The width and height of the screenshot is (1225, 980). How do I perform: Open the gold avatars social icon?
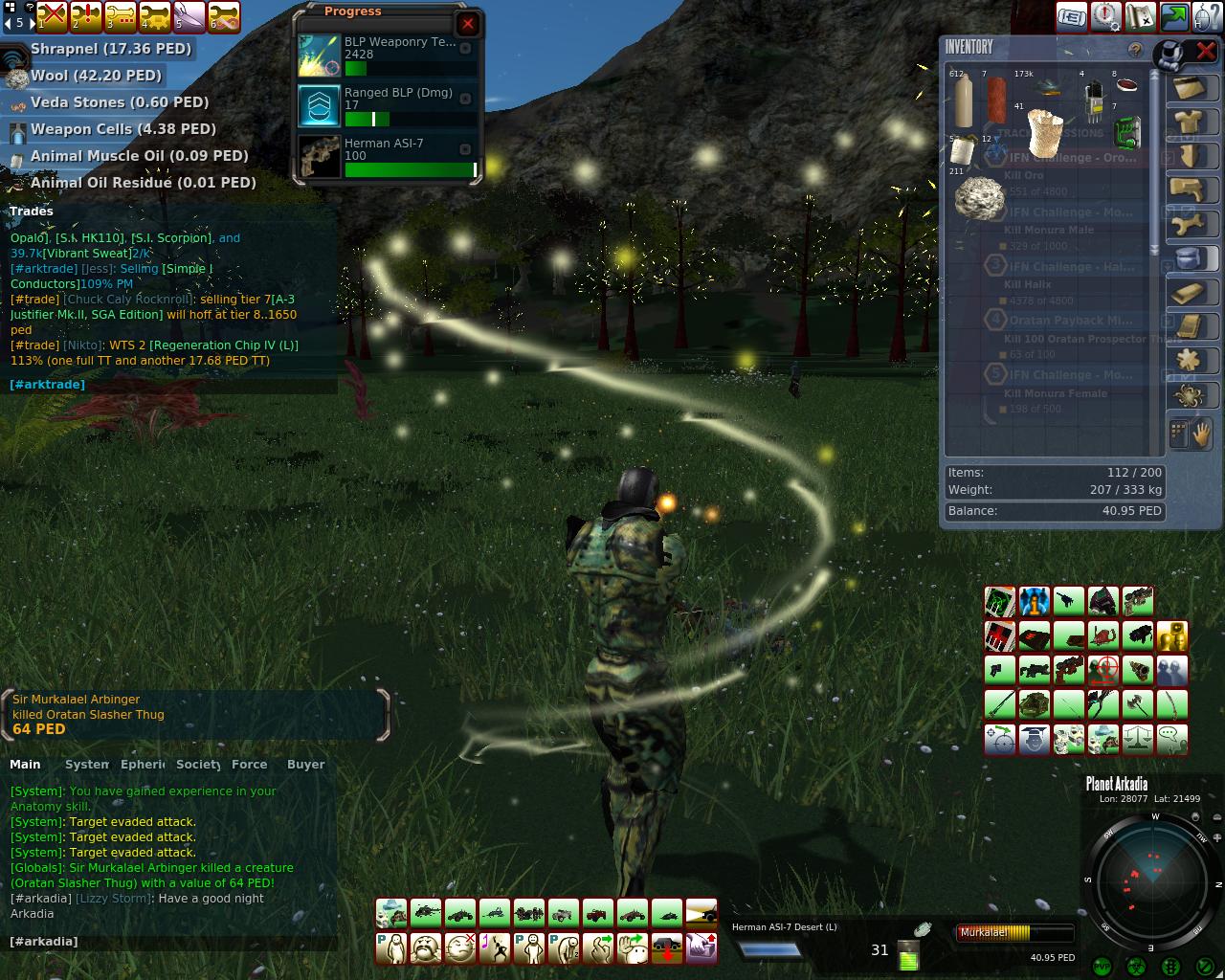click(x=1172, y=635)
